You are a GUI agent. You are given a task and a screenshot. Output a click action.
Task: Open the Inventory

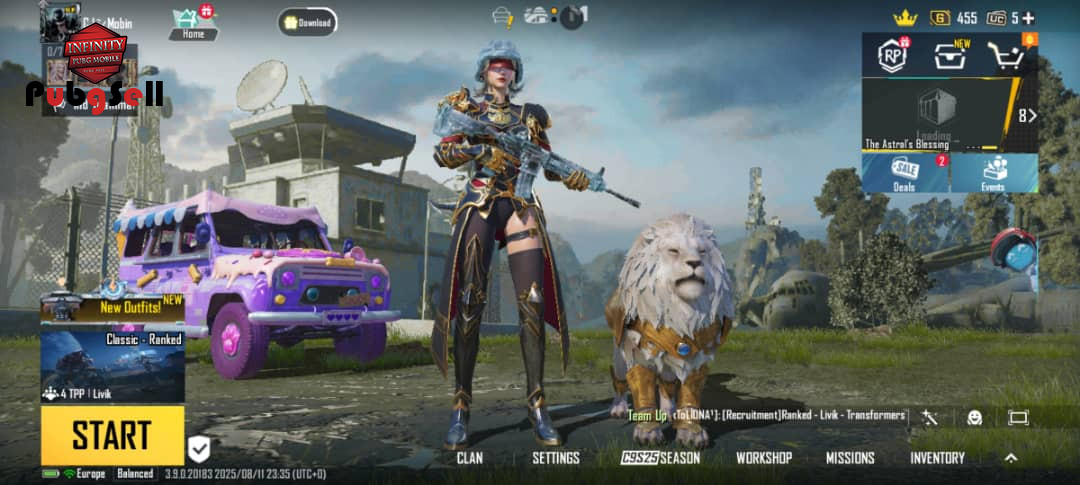point(937,458)
